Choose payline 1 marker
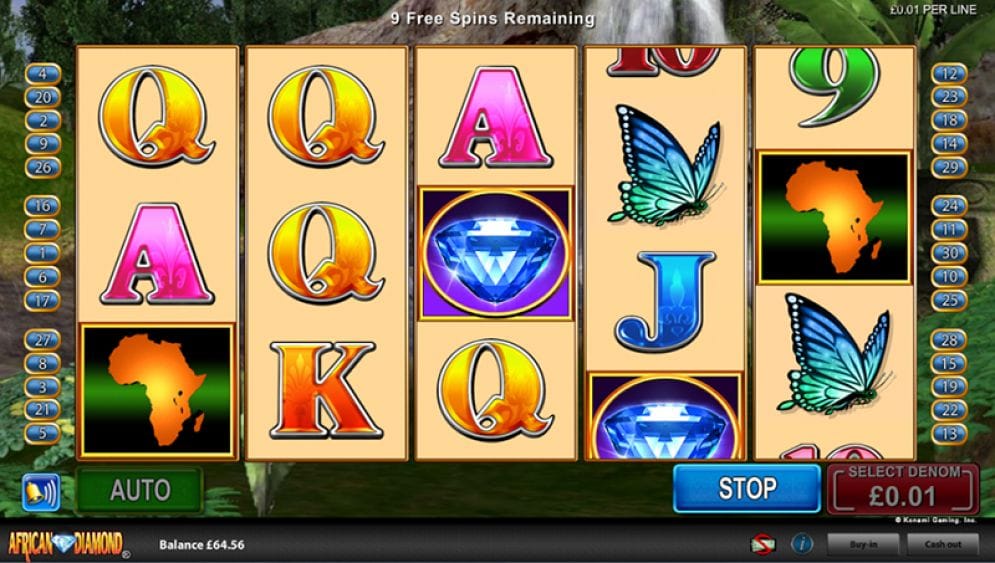This screenshot has width=995, height=563. coord(43,253)
